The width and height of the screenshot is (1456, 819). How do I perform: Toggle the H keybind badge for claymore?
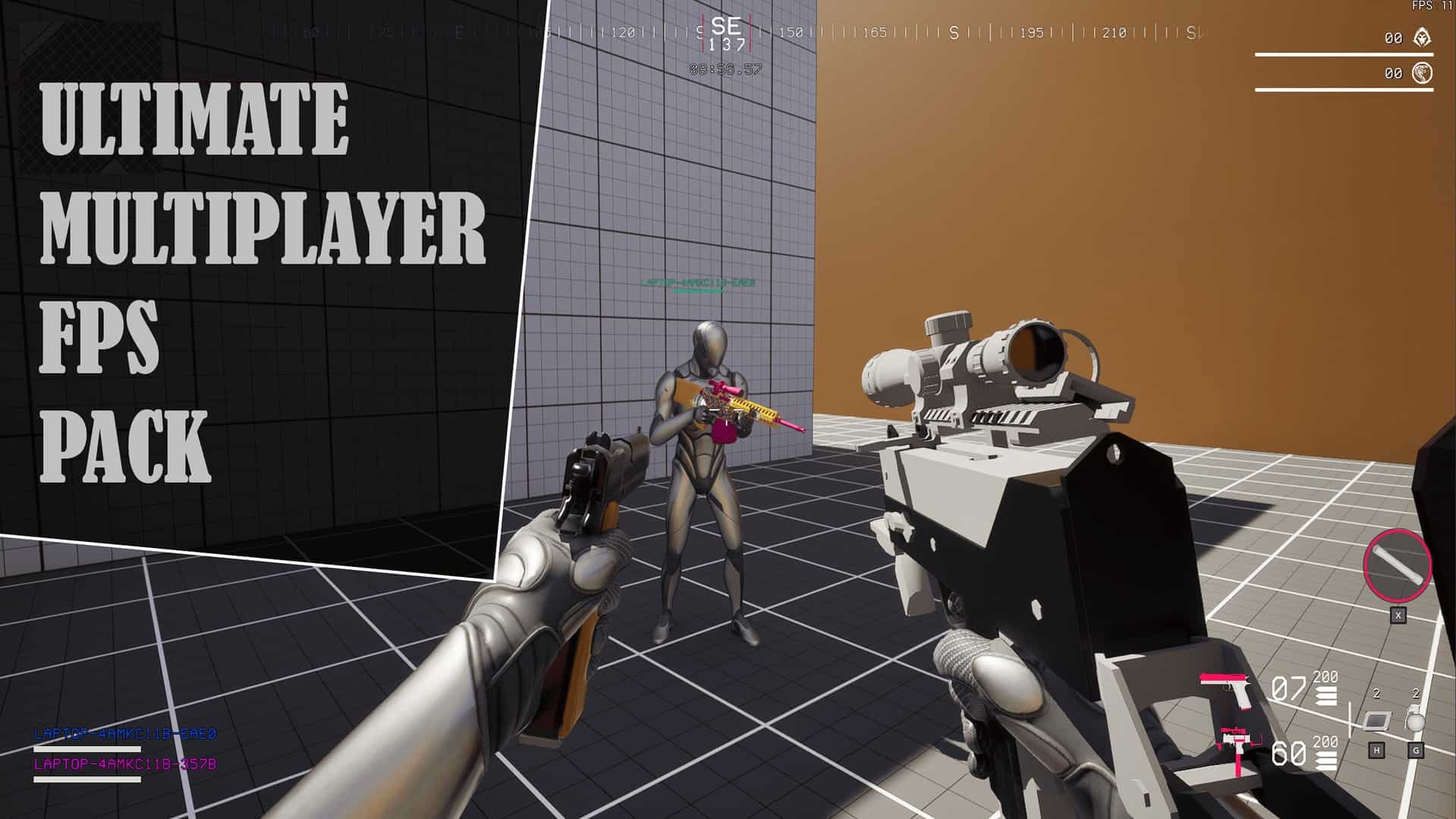point(1377,750)
